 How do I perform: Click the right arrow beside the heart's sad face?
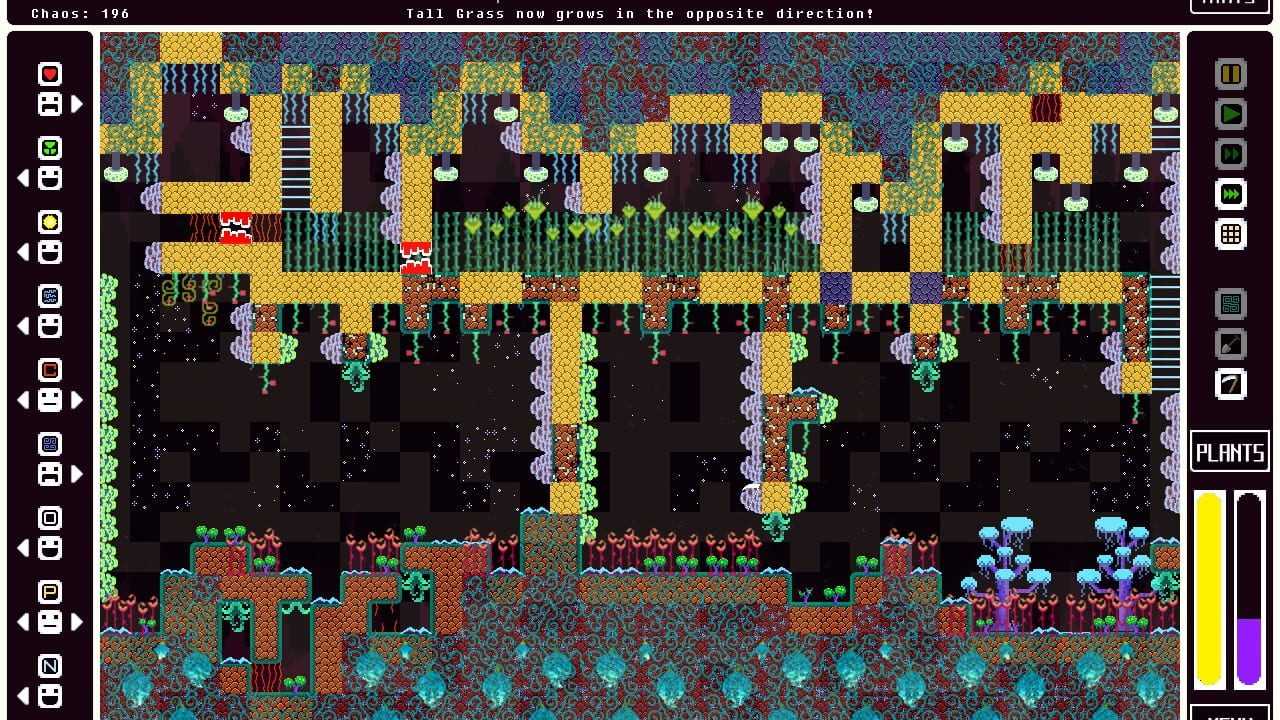coord(77,103)
